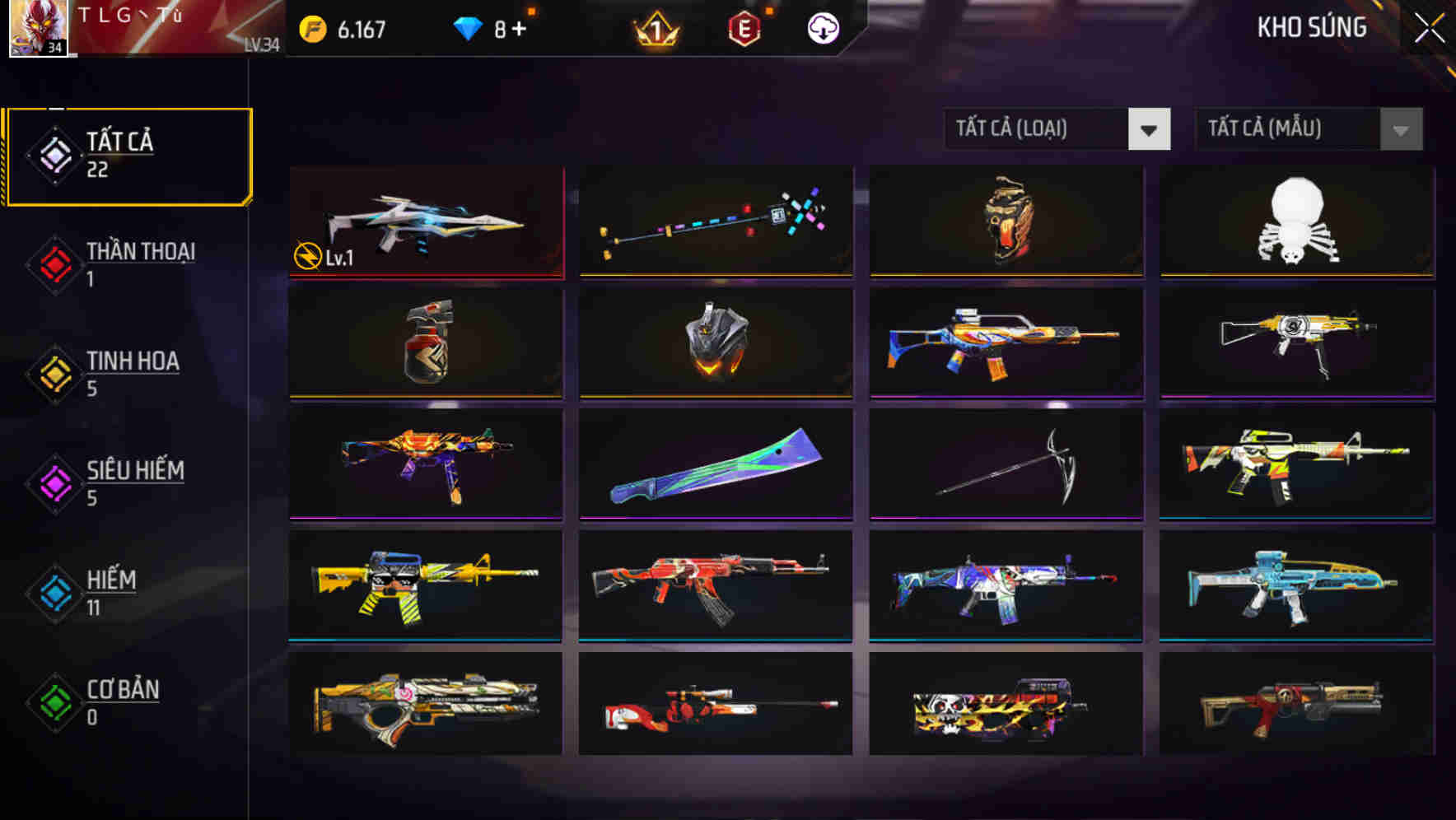Viewport: 1456px width, 820px height.
Task: Toggle selection of the Lv.1 highlighted rifle
Action: [426, 222]
